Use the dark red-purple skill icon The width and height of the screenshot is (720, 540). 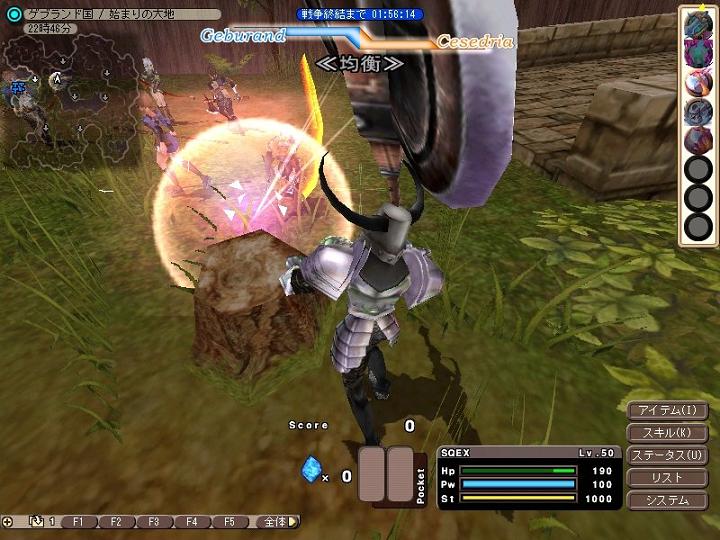tap(697, 140)
